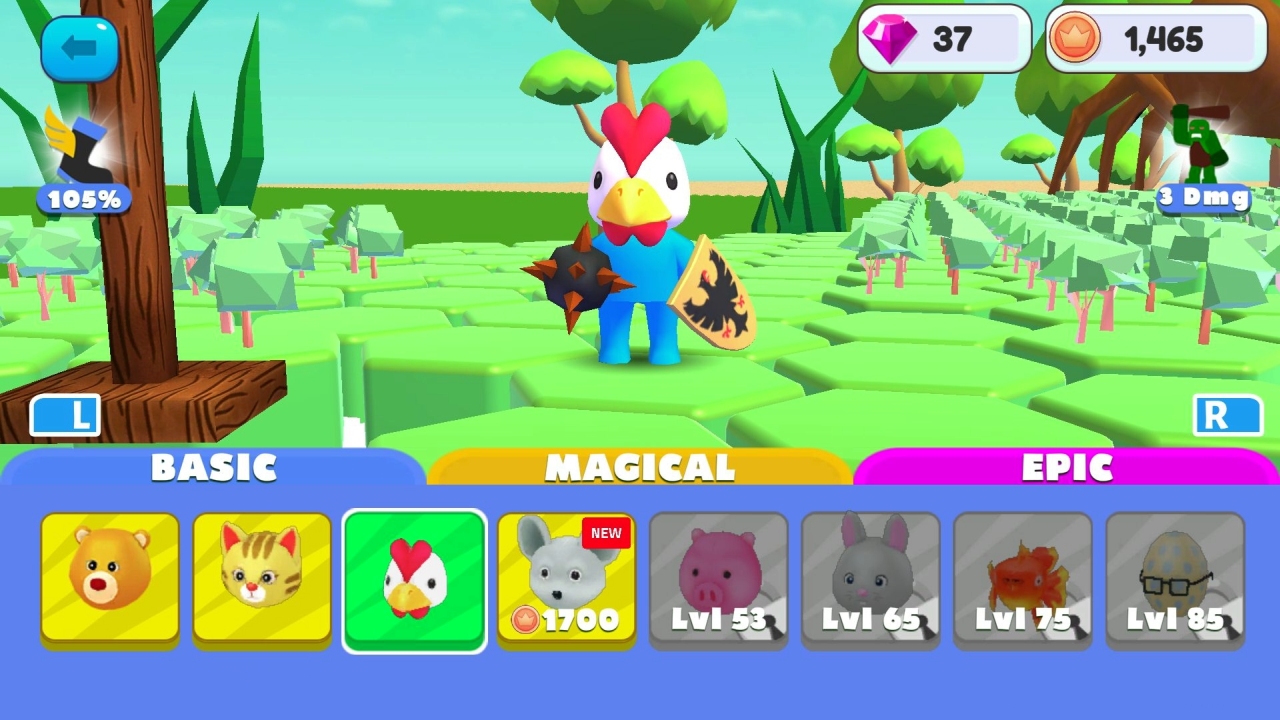Click the locked fish pet at Lvl 75
Viewport: 1280px width, 720px height.
(x=1022, y=578)
